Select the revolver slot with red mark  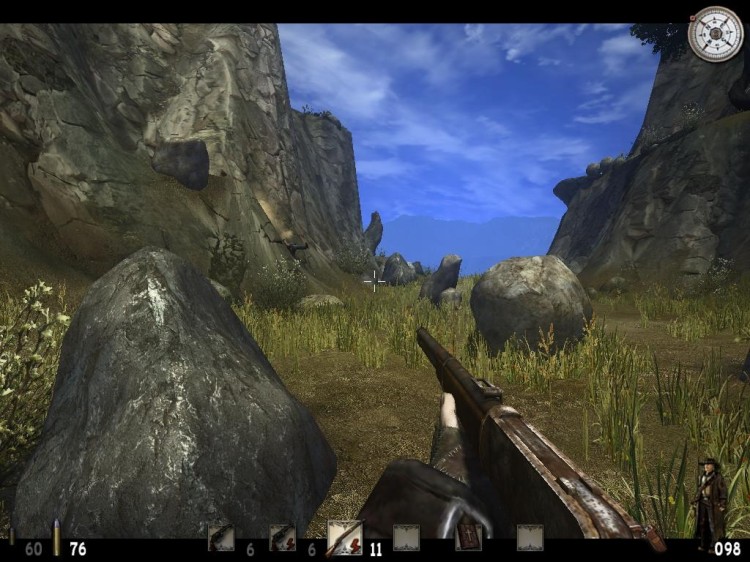(x=282, y=538)
